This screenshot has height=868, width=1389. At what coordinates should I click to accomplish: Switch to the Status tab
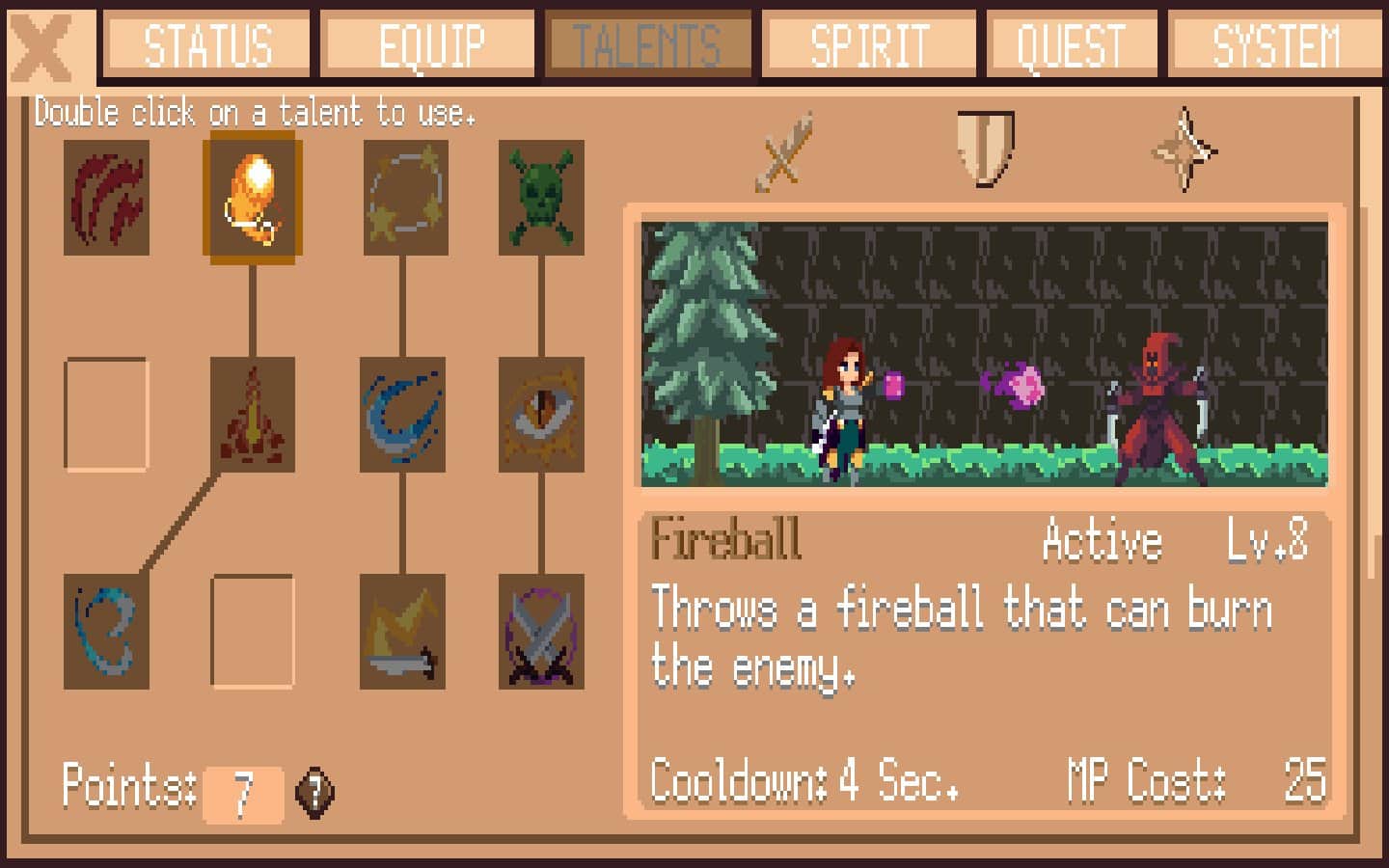[207, 45]
